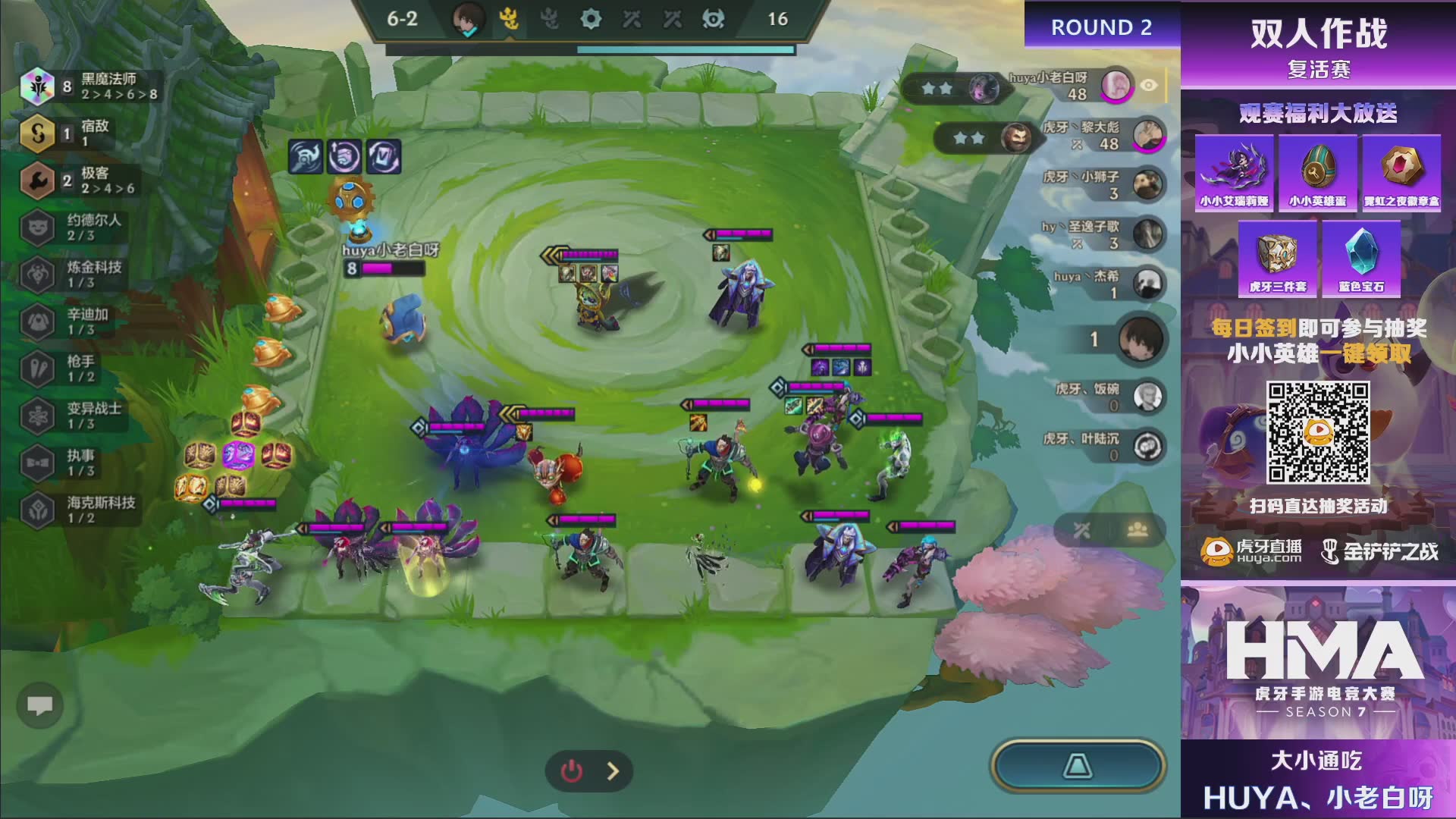Viewport: 1456px width, 819px height.
Task: View 虎牙丶黎大彪's board from the player list
Action: 1148,135
